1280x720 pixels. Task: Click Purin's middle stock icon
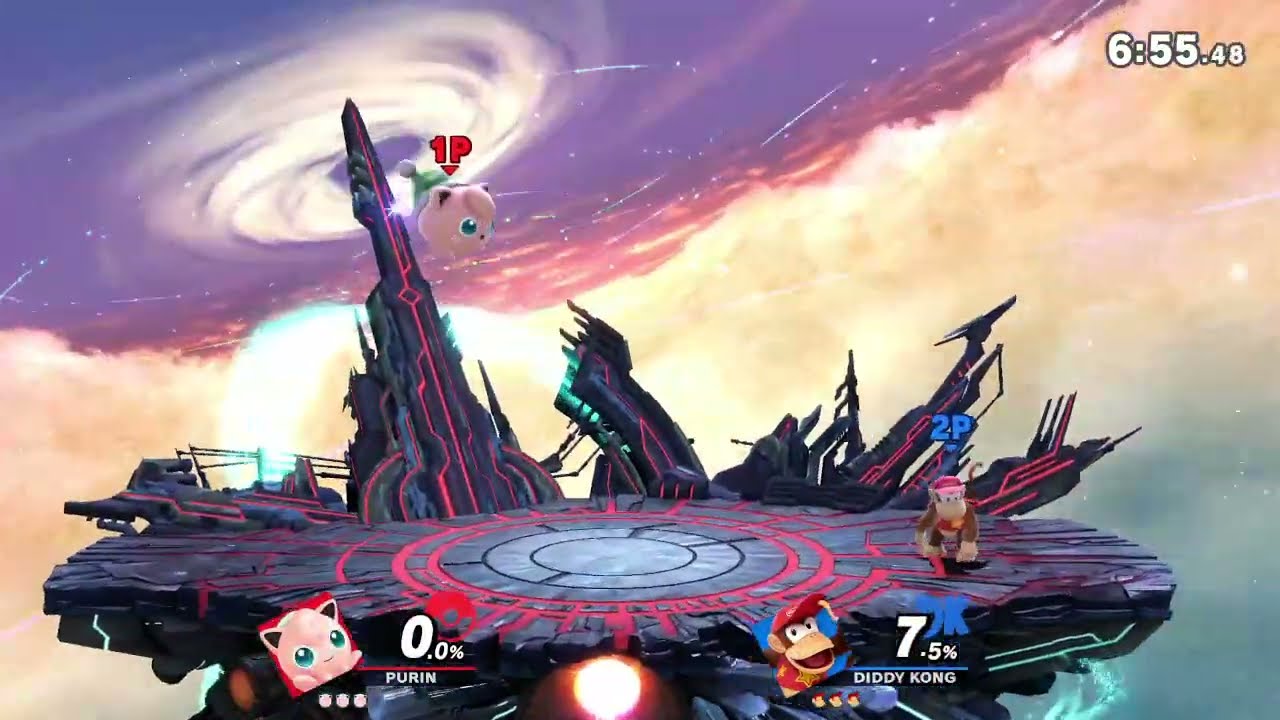342,700
